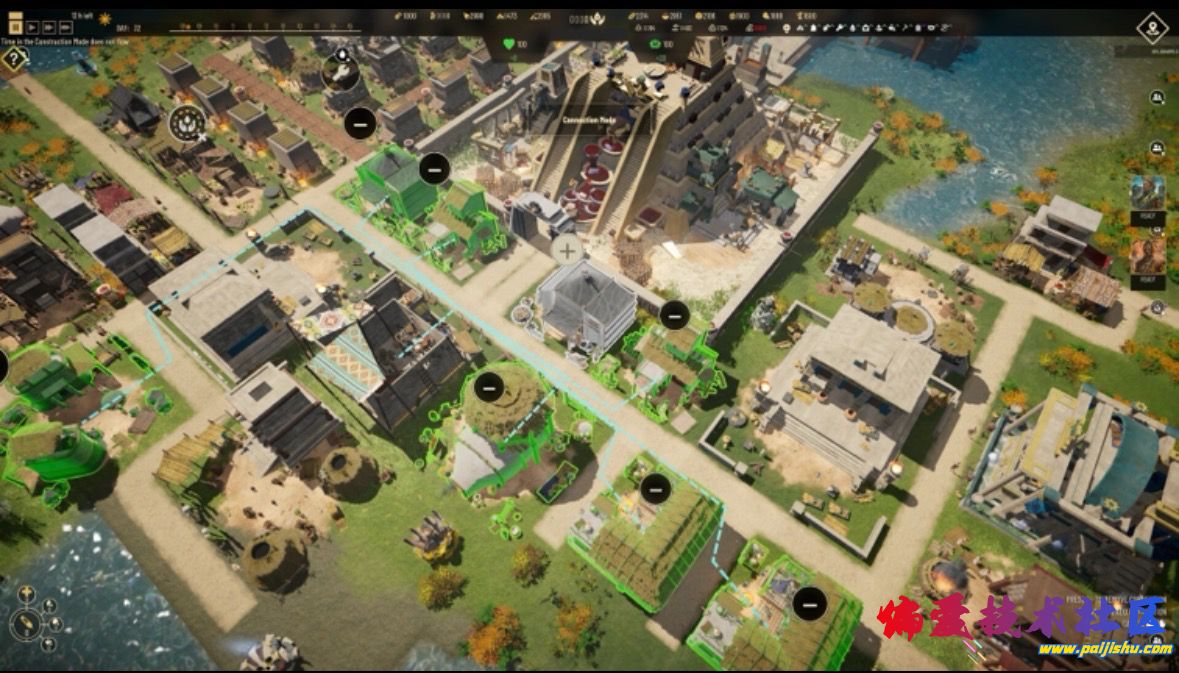Click the grey plus circle button
This screenshot has width=1179, height=673.
click(x=567, y=250)
